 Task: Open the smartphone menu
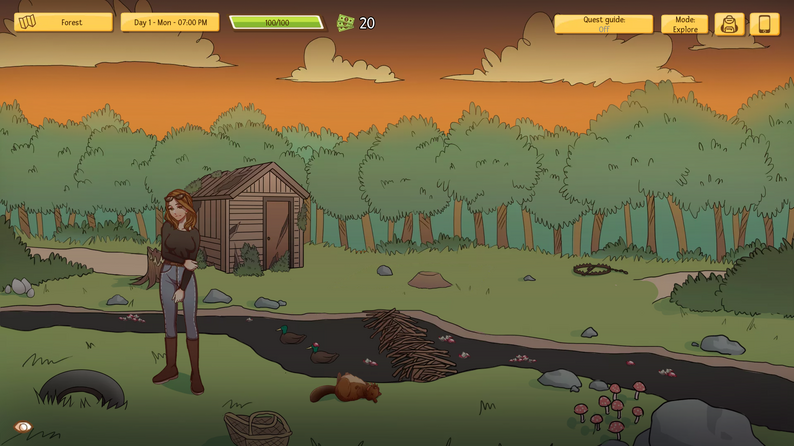pos(765,24)
